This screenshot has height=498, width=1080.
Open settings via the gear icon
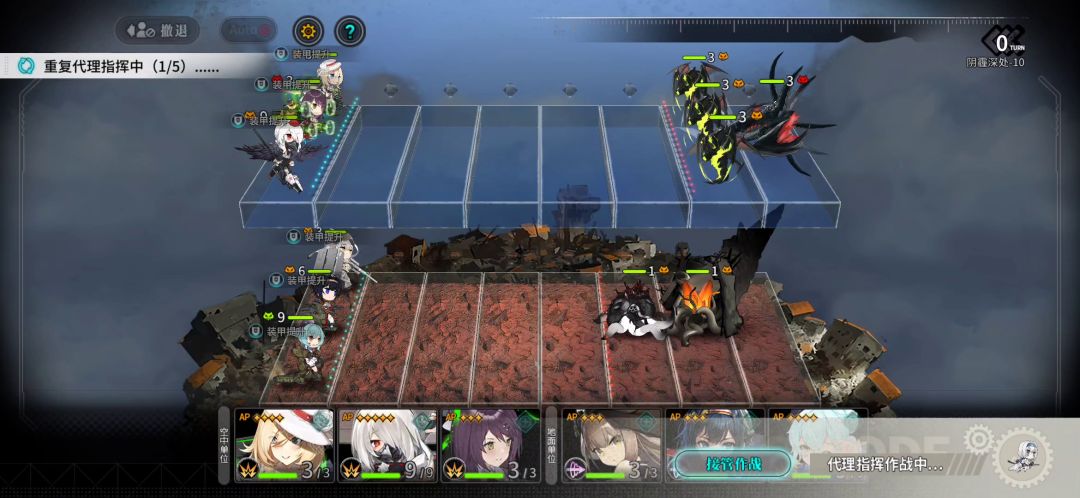click(308, 31)
